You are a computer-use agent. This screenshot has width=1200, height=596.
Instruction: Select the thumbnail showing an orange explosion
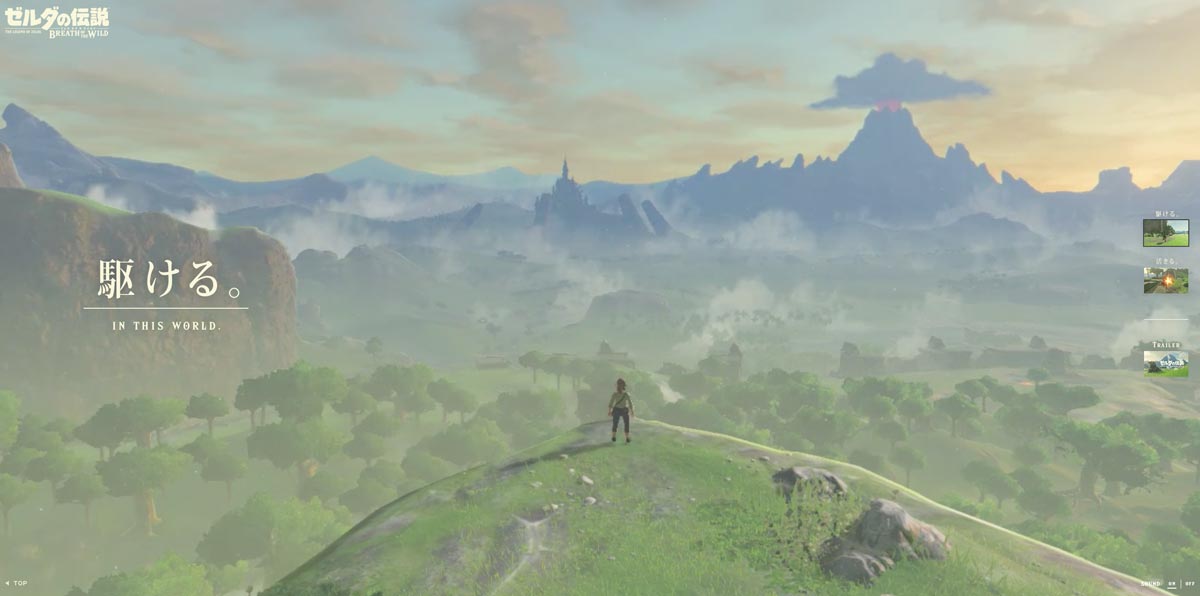(x=1165, y=280)
